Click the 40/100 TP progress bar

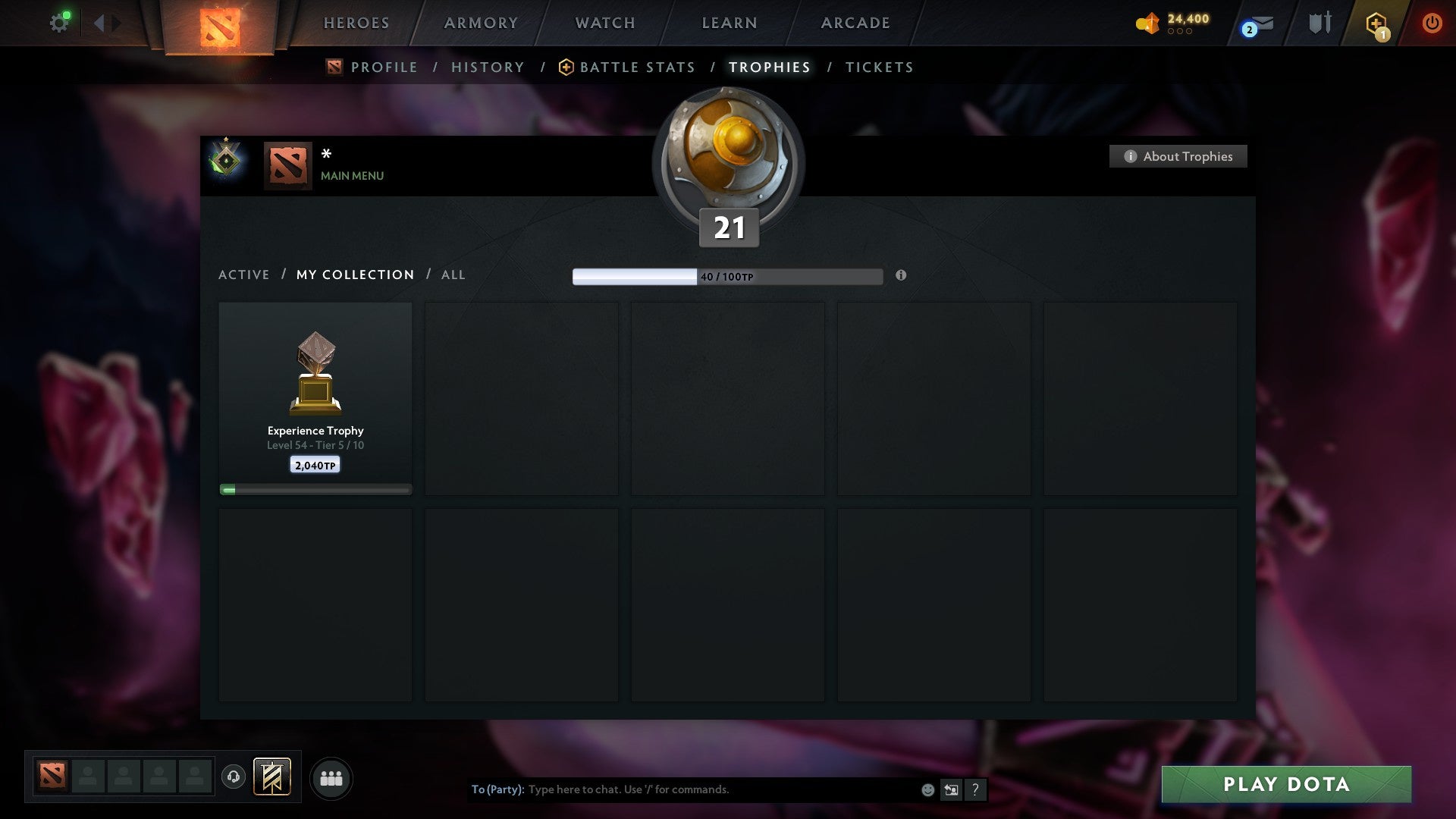[728, 276]
